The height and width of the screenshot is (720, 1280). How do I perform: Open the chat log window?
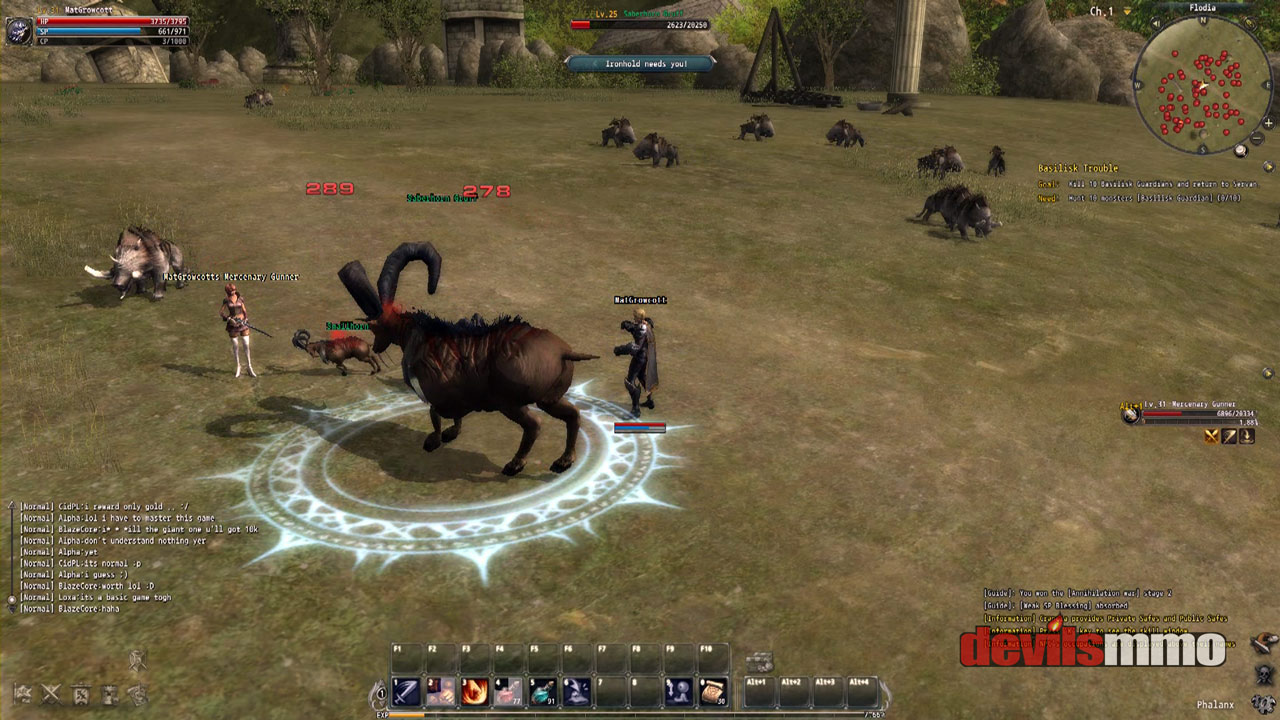pyautogui.click(x=130, y=556)
